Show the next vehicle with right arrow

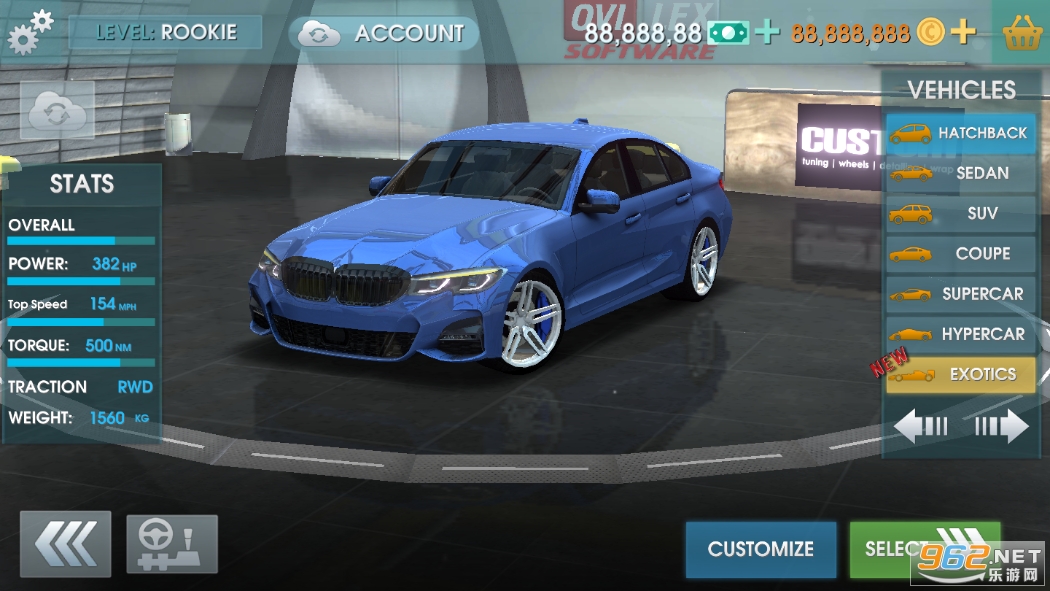[x=1002, y=427]
